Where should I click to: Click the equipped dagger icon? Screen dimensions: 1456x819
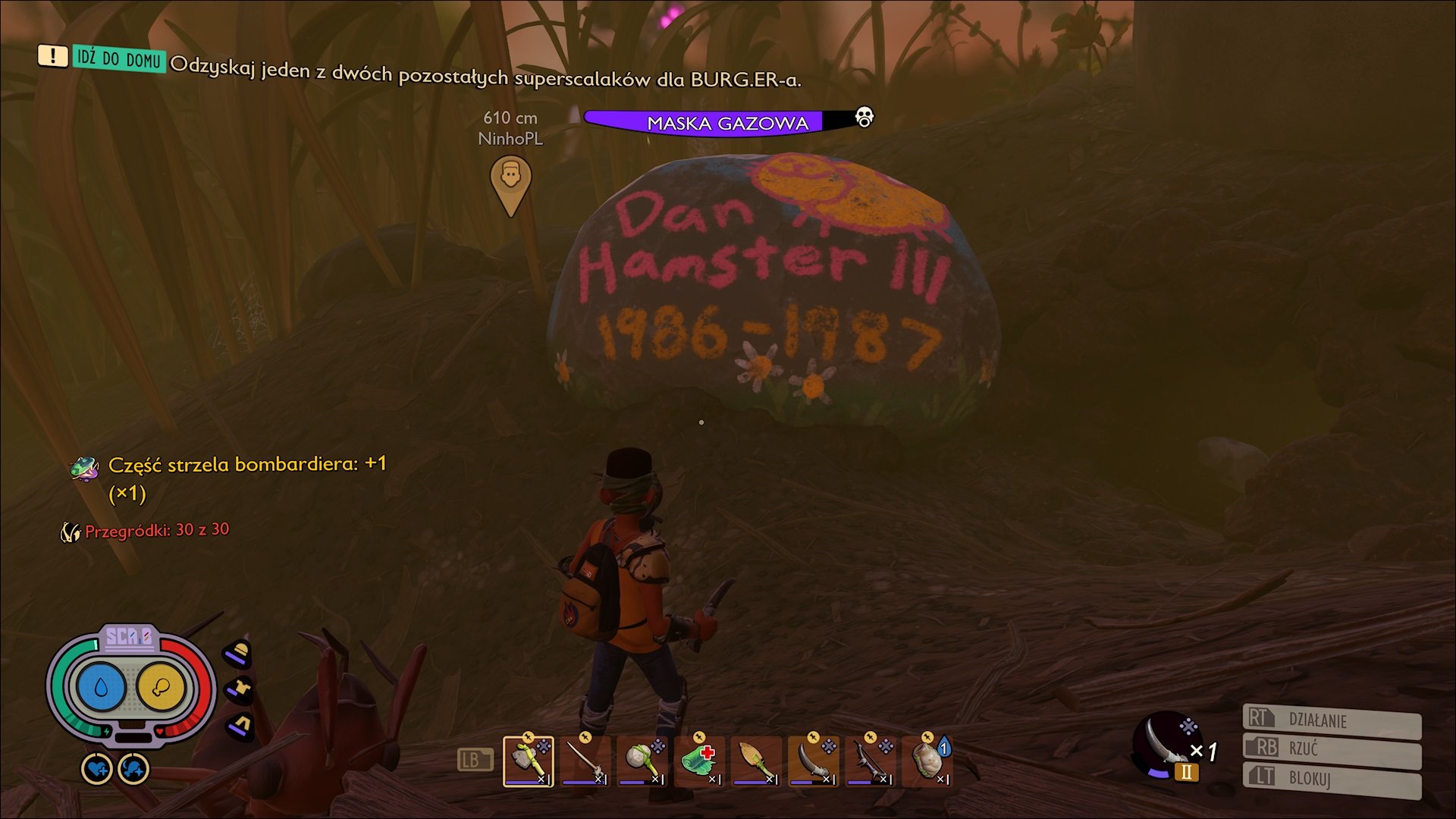pos(1165,745)
